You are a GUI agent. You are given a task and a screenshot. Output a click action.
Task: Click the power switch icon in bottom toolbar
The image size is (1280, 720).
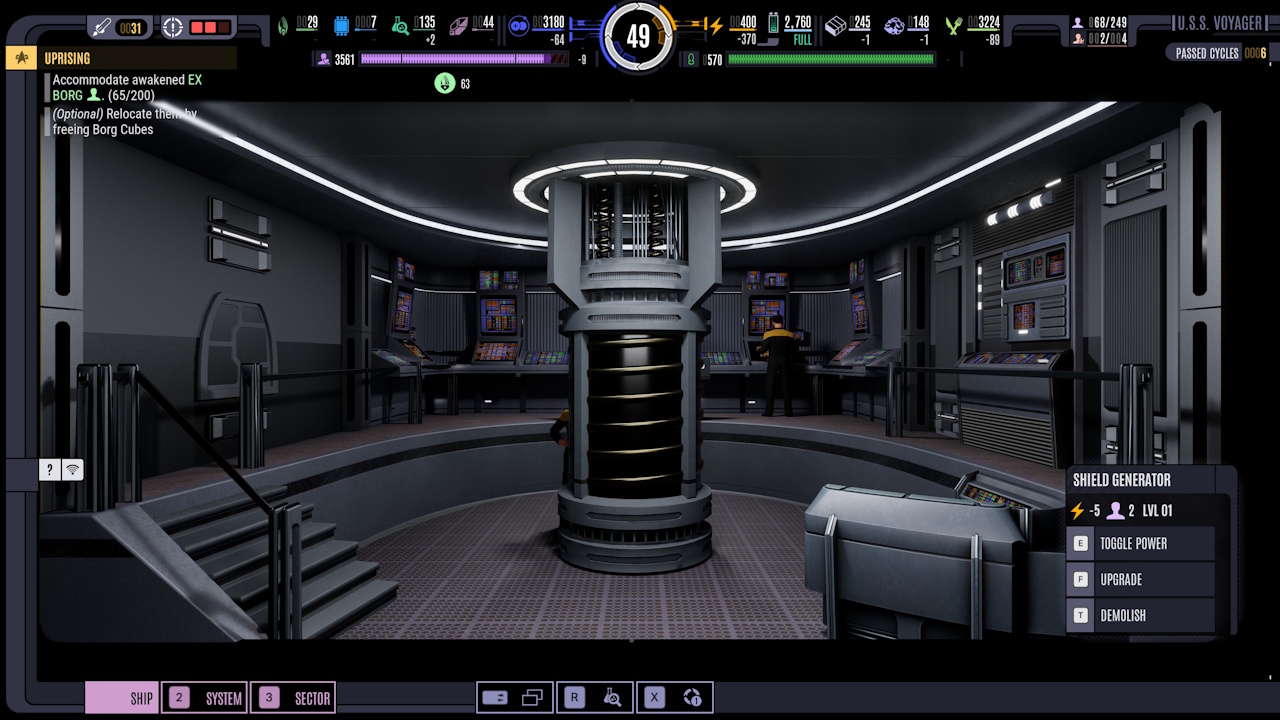pyautogui.click(x=497, y=697)
